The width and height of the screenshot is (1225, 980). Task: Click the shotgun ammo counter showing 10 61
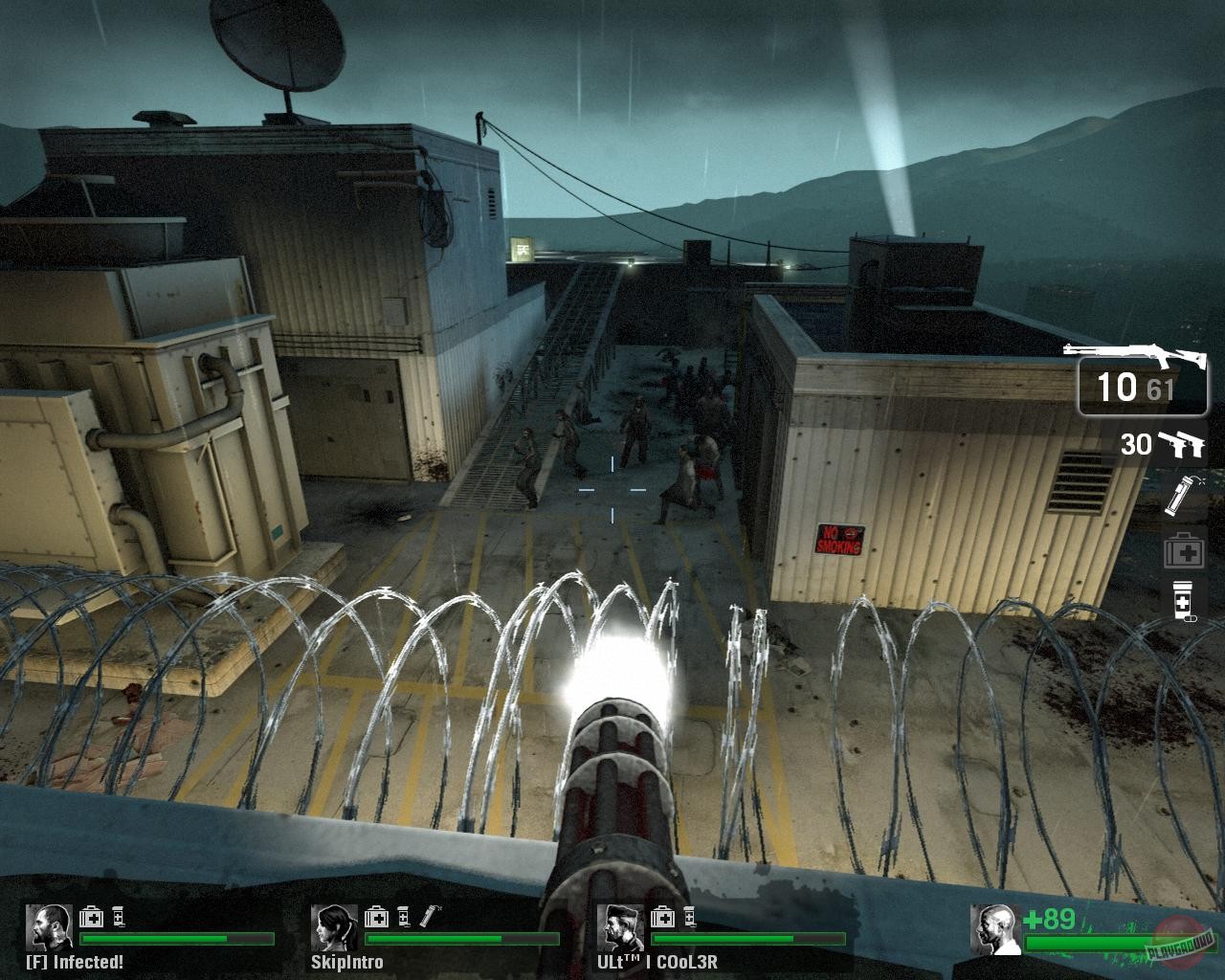1137,387
